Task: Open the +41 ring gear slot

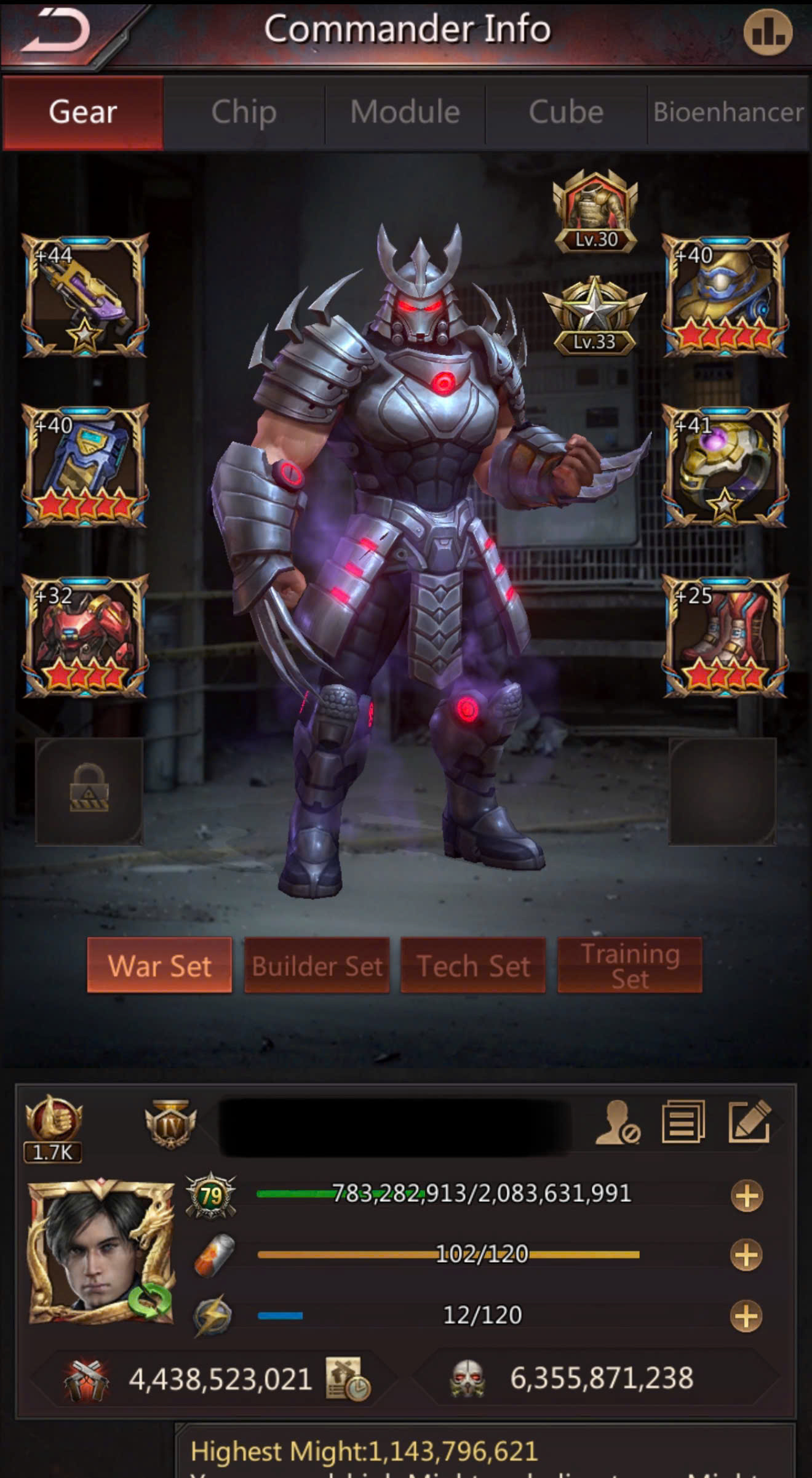Action: [725, 466]
